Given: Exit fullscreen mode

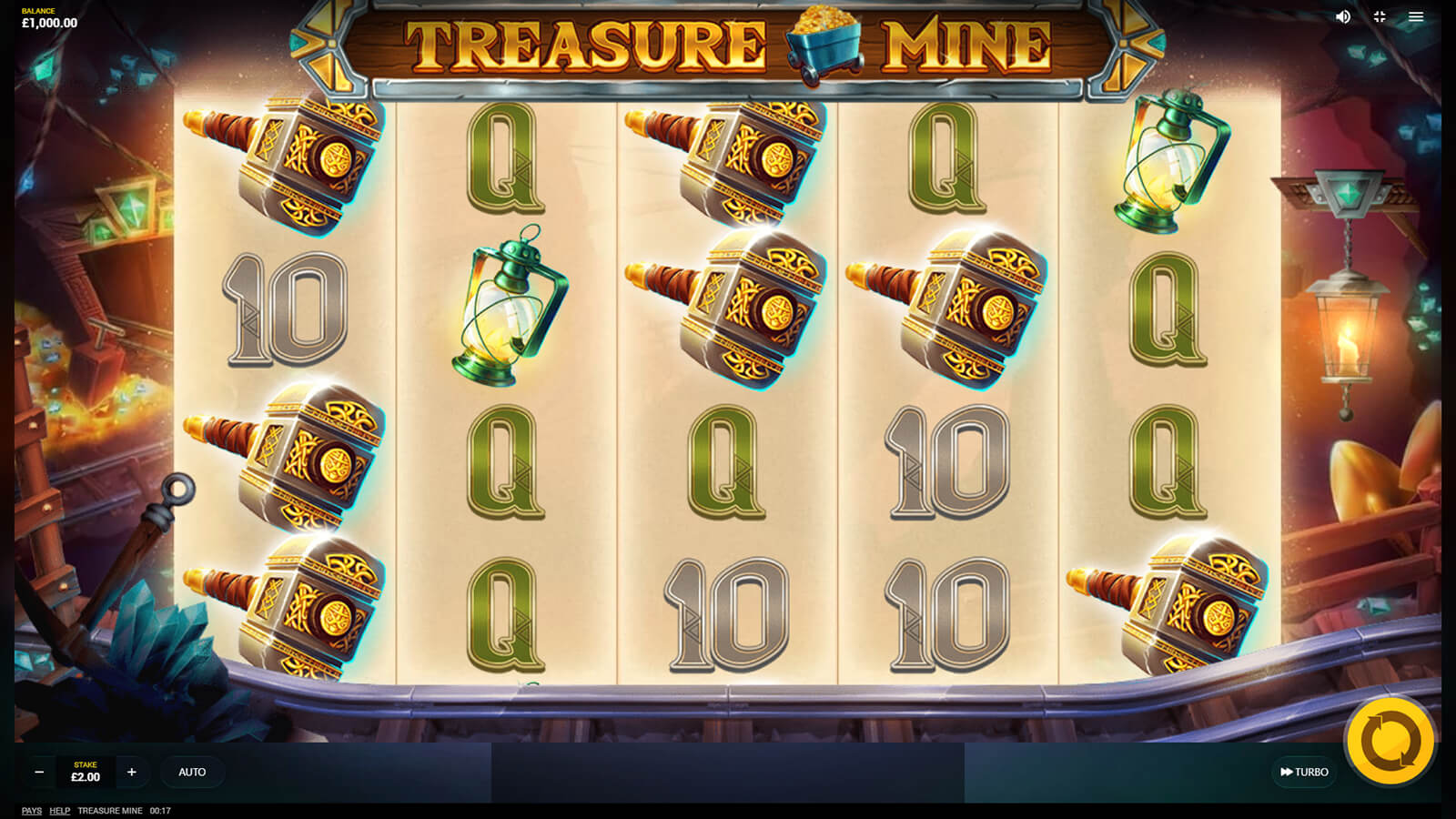Looking at the screenshot, I should [x=1380, y=16].
